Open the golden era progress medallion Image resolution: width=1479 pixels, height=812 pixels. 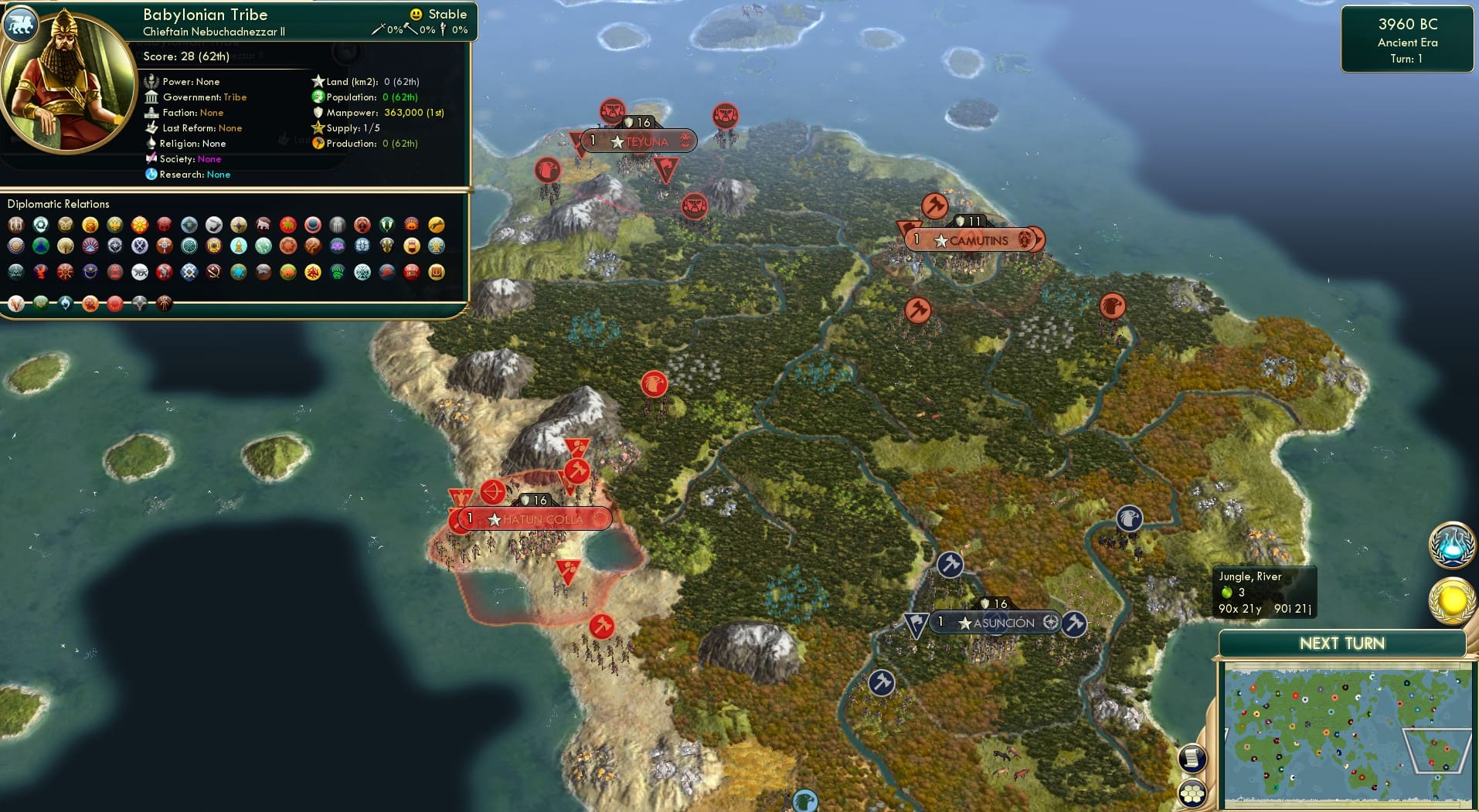click(1451, 599)
